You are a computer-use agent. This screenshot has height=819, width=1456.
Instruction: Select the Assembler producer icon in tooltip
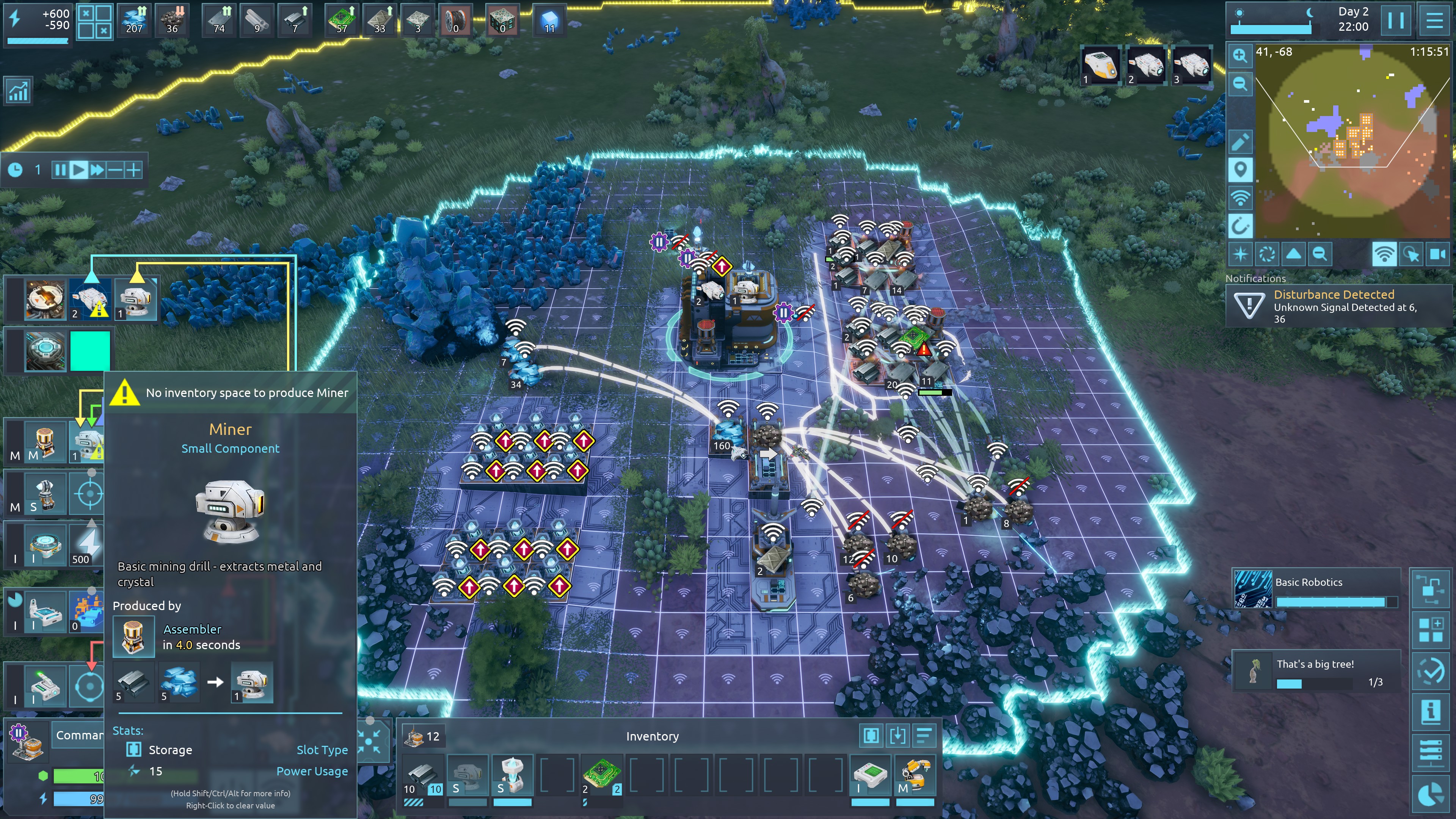[133, 637]
